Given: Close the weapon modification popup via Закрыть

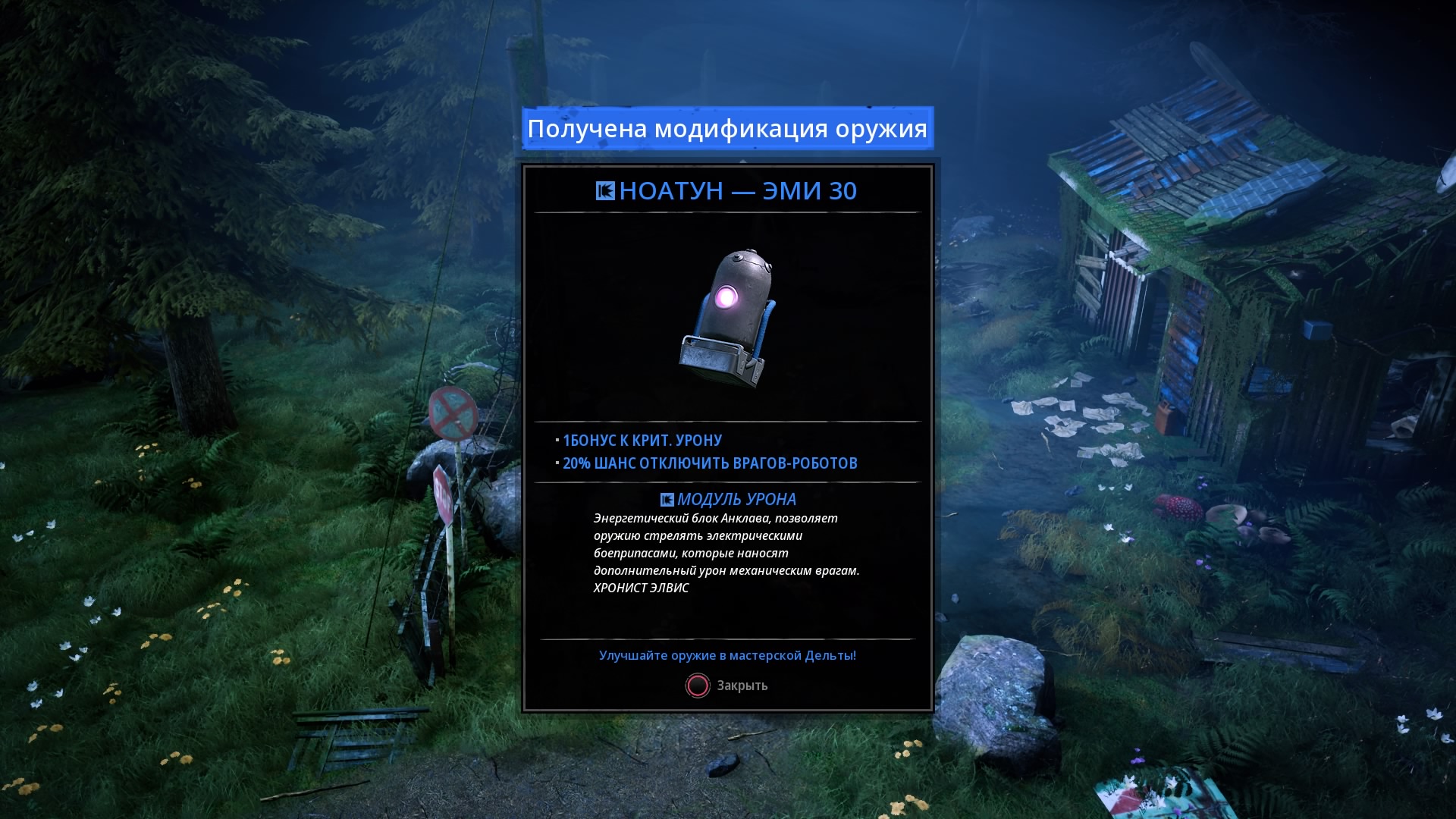Looking at the screenshot, I should [726, 686].
